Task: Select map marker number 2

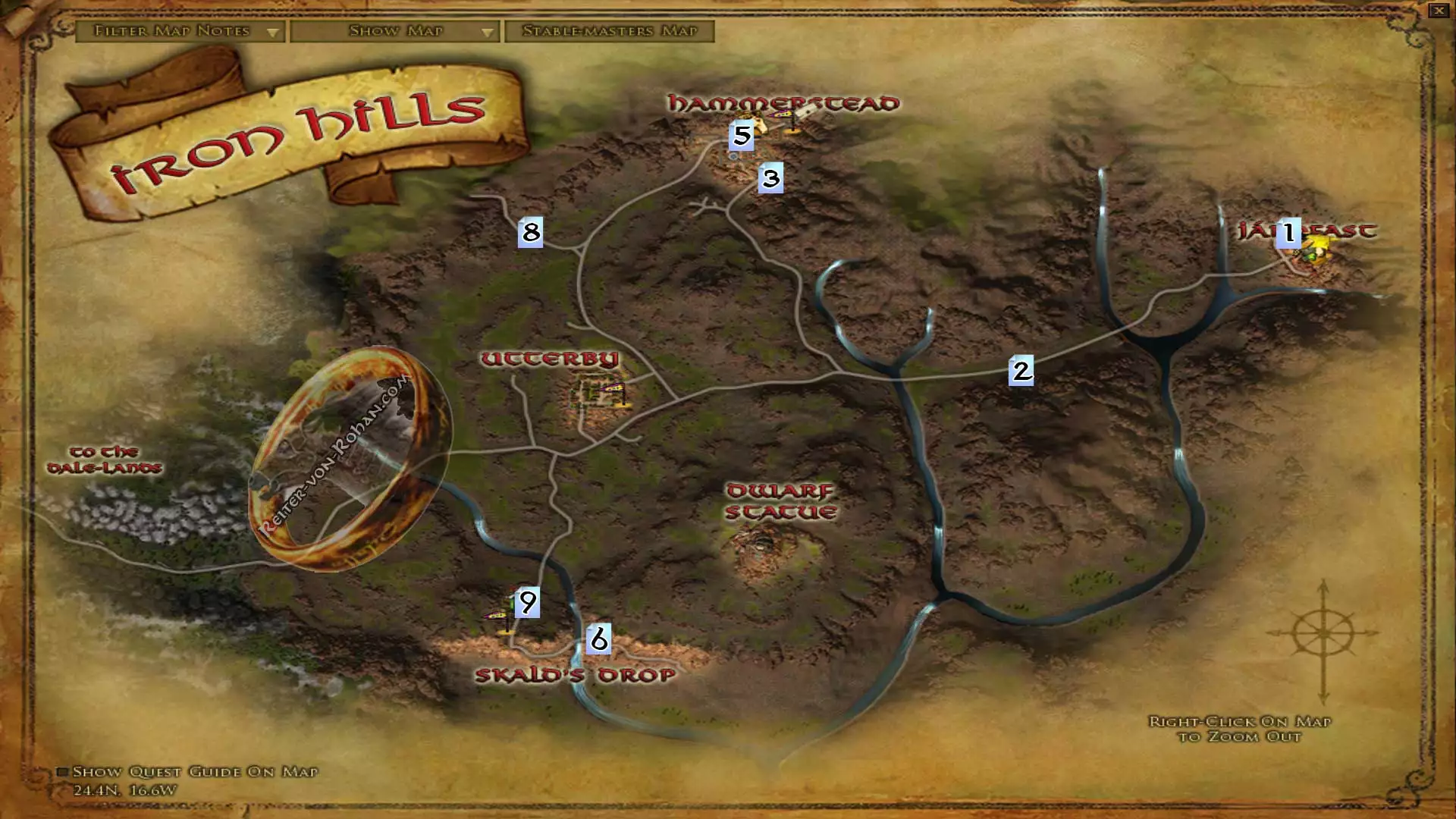Action: pyautogui.click(x=1021, y=370)
